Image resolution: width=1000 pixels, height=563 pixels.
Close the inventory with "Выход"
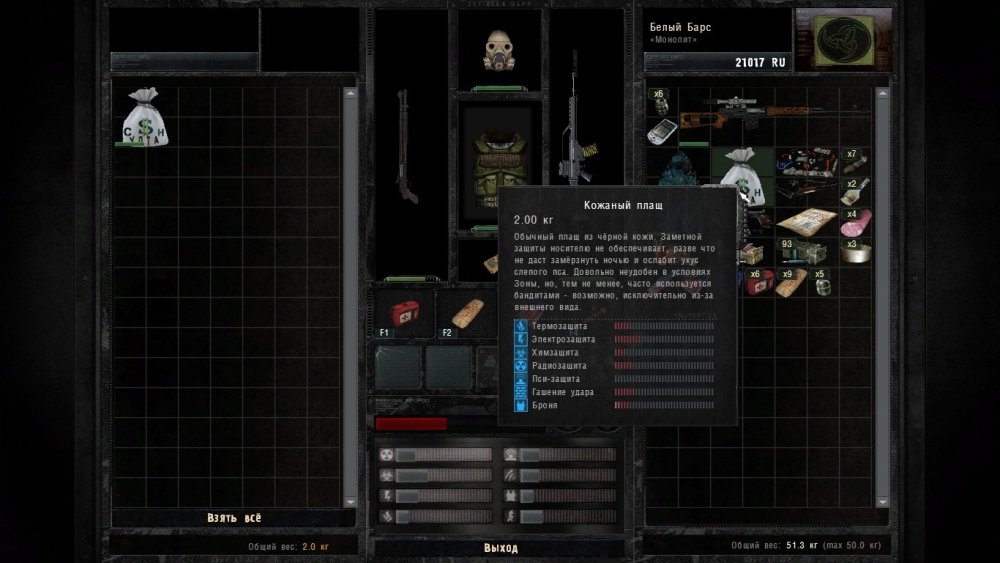click(500, 548)
